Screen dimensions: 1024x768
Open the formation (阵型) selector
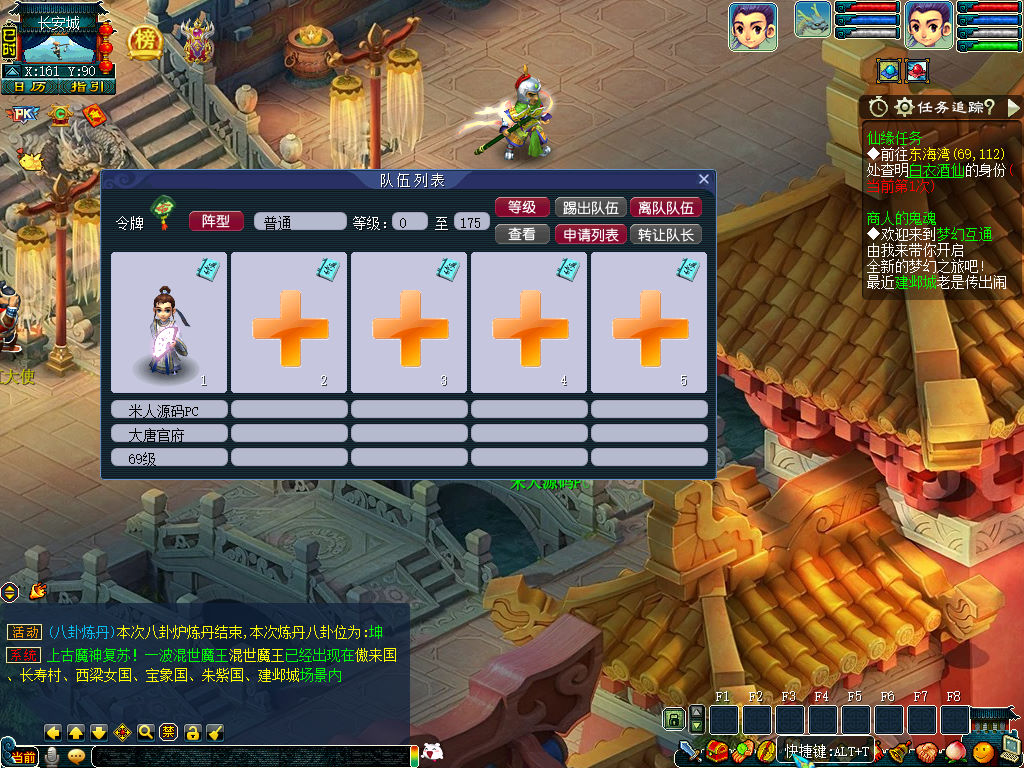[x=216, y=221]
